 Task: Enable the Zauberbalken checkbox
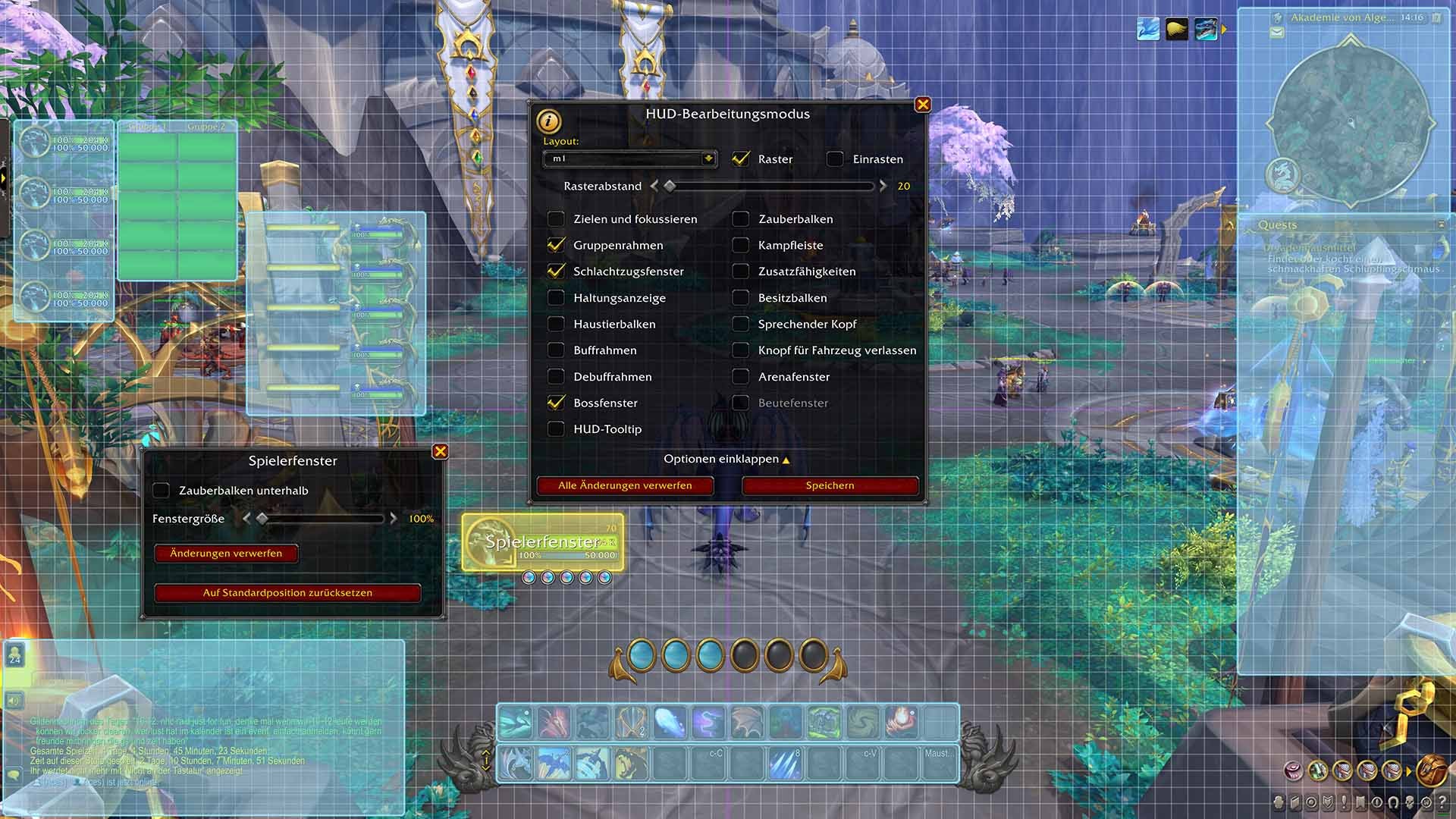pyautogui.click(x=741, y=219)
